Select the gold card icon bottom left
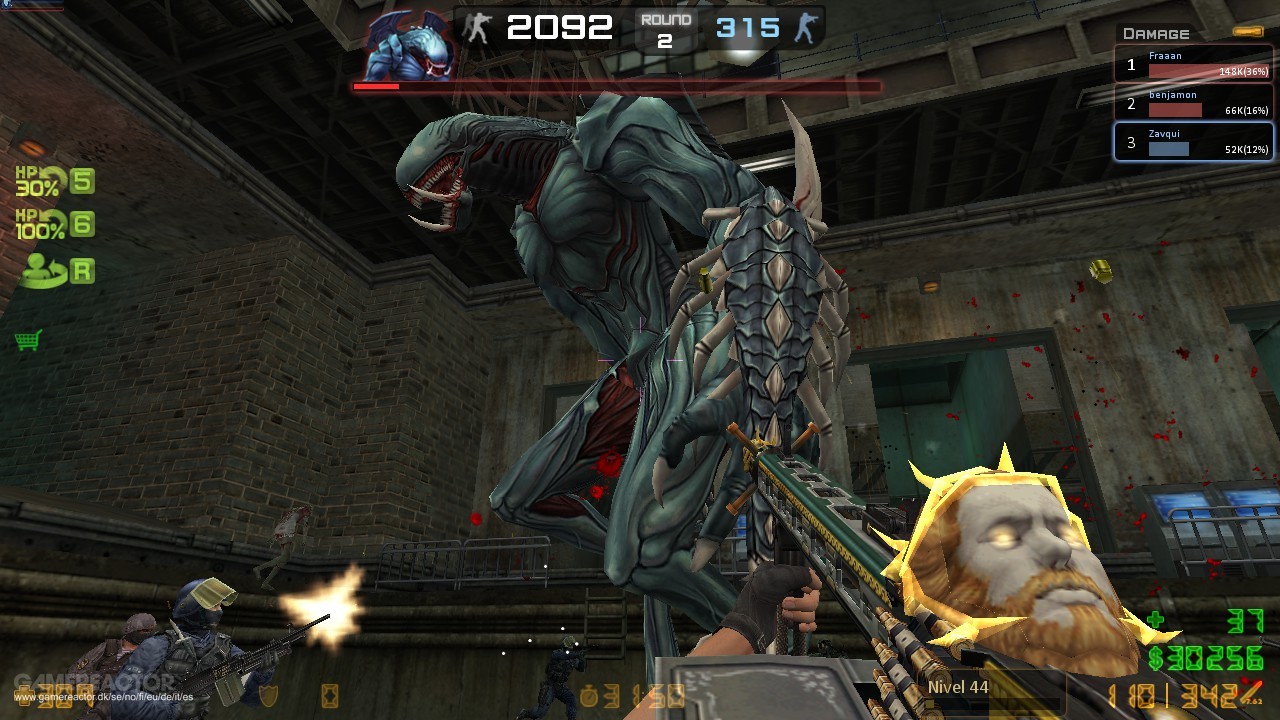This screenshot has width=1280, height=720. (330, 697)
